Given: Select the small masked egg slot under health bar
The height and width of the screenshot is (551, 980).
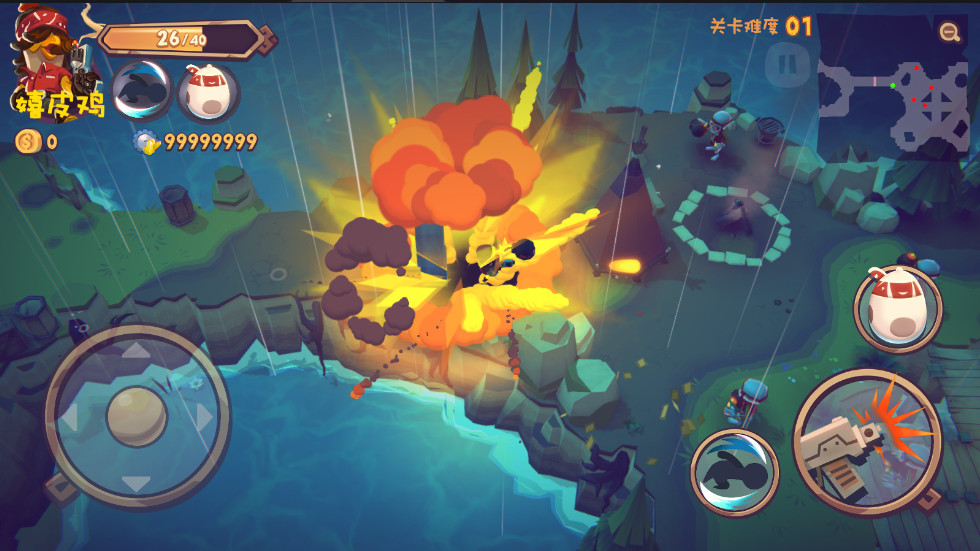Looking at the screenshot, I should click(208, 91).
